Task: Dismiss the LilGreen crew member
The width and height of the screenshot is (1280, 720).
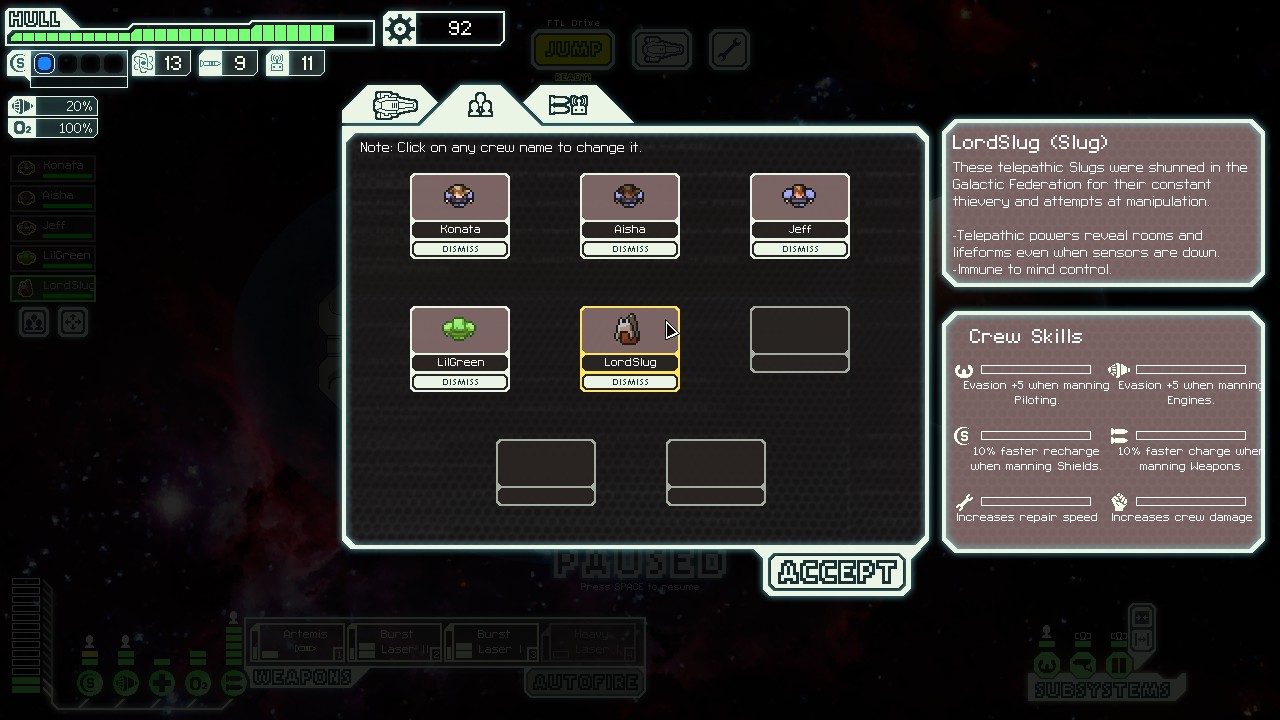Action: pos(460,382)
